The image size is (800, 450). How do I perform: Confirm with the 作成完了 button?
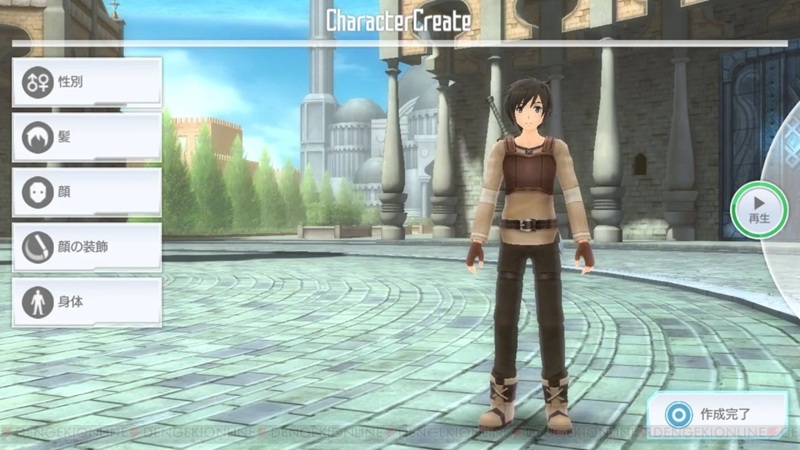pyautogui.click(x=714, y=412)
